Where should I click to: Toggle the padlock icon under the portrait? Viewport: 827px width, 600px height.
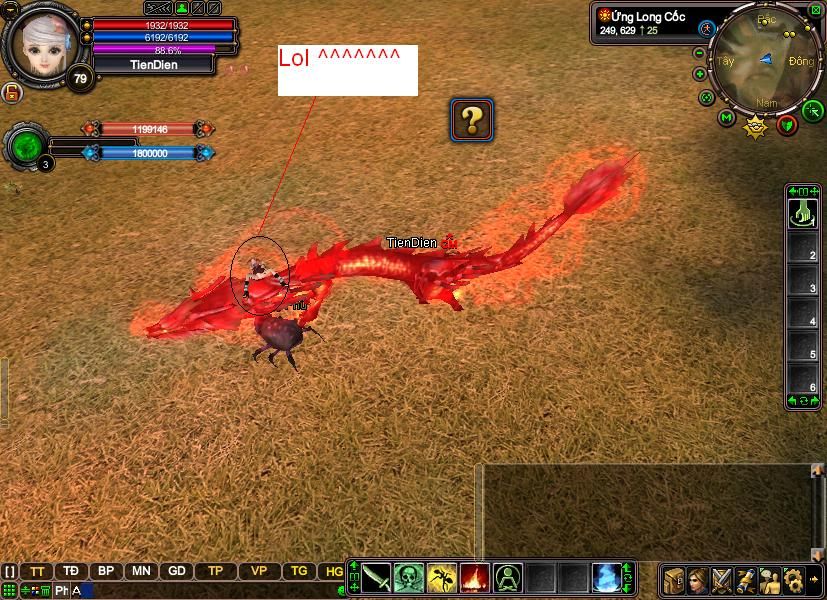coord(13,93)
